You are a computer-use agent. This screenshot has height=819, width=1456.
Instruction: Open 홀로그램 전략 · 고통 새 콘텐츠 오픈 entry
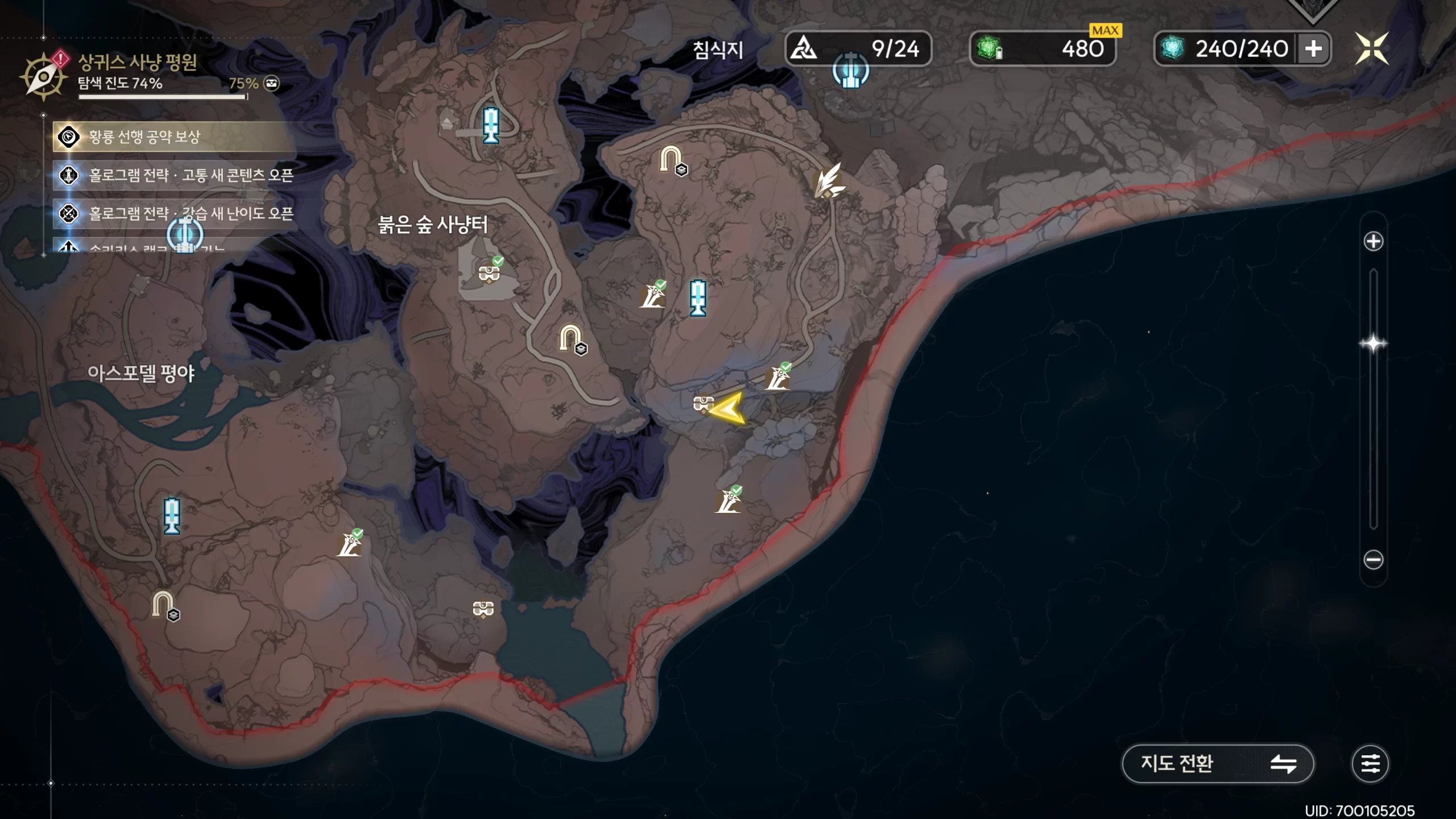[173, 175]
